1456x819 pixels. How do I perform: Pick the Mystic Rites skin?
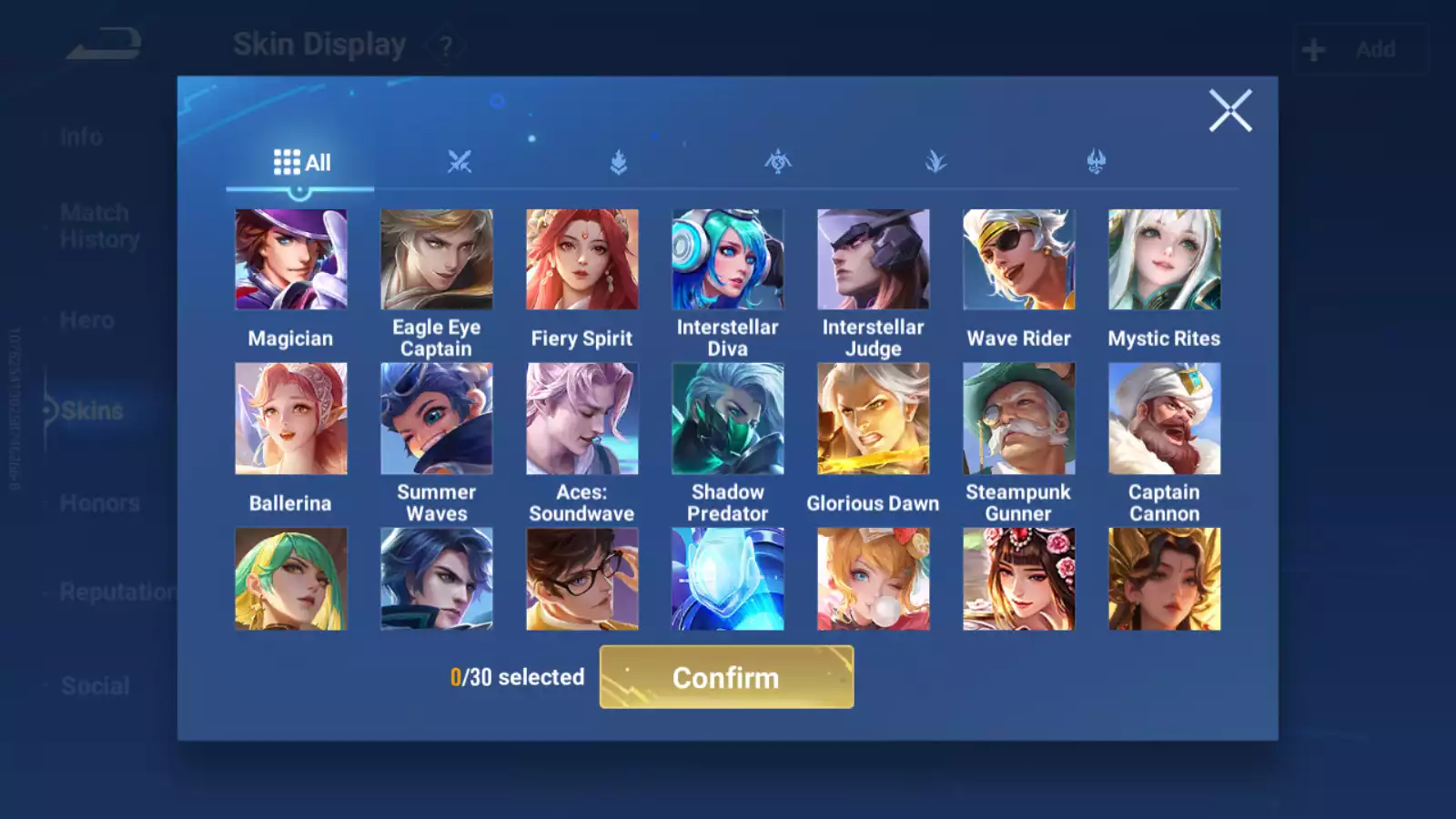[x=1165, y=260]
